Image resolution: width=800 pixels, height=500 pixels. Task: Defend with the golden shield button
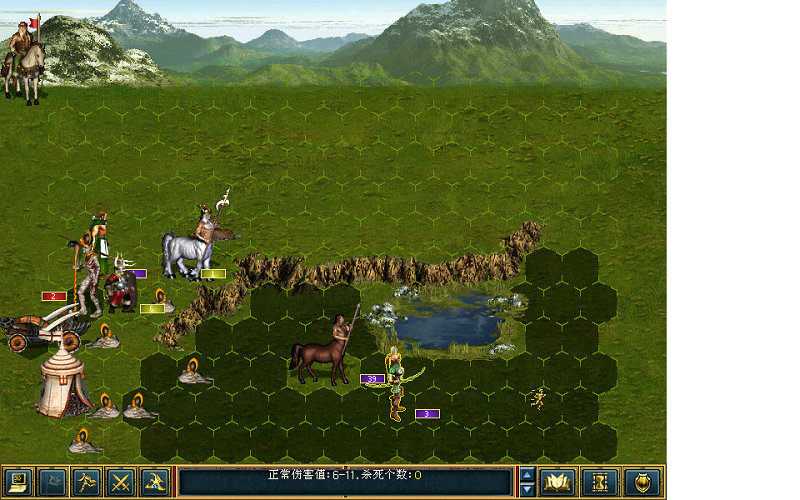641,482
